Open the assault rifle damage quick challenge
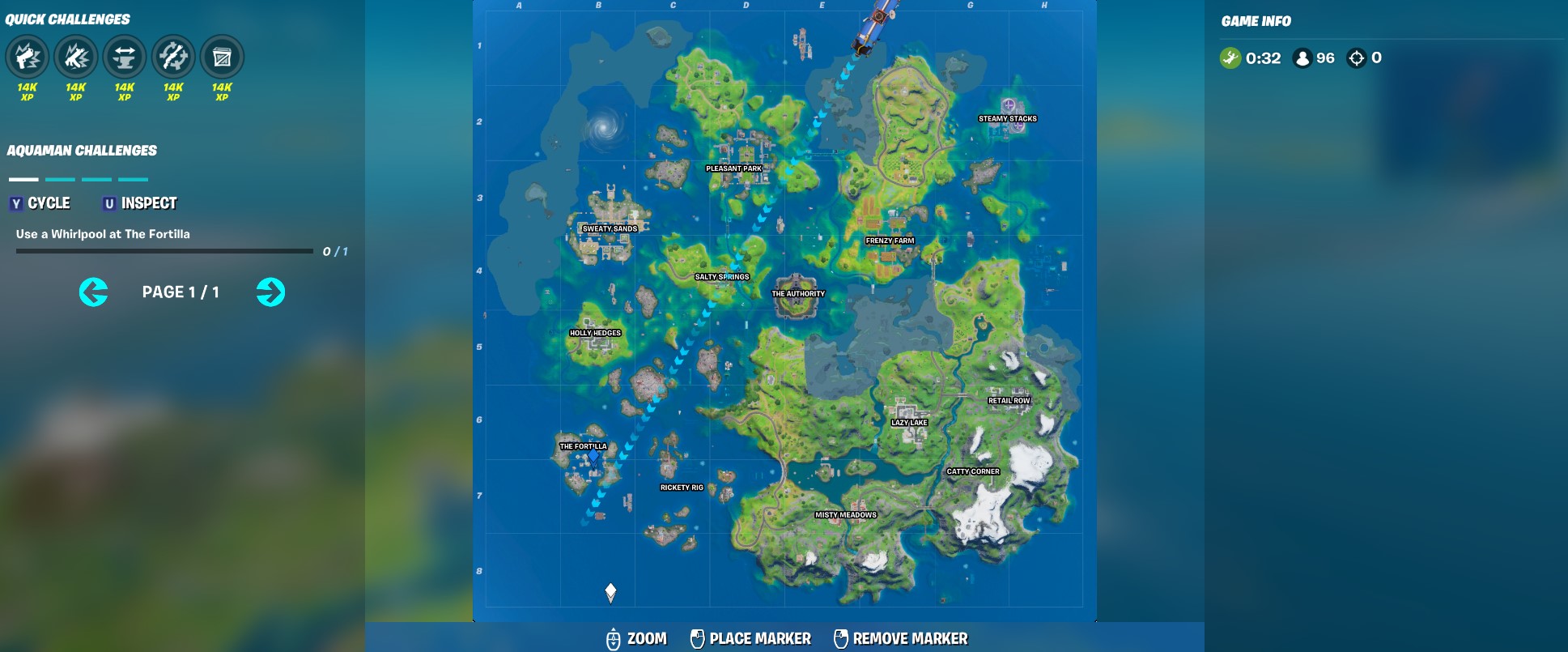Viewport: 1568px width, 652px height. [x=76, y=57]
